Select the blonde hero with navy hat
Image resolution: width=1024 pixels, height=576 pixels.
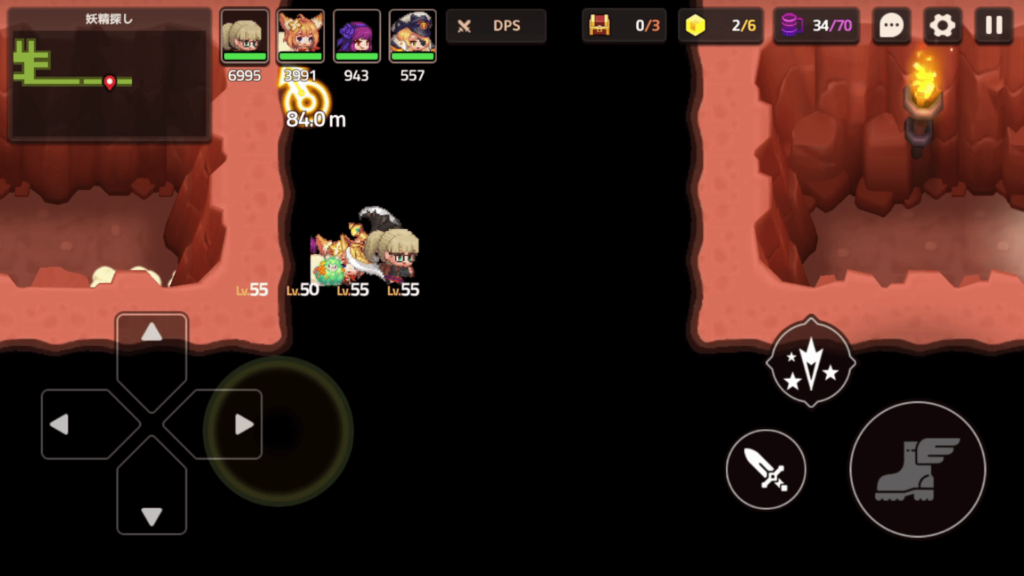click(412, 36)
